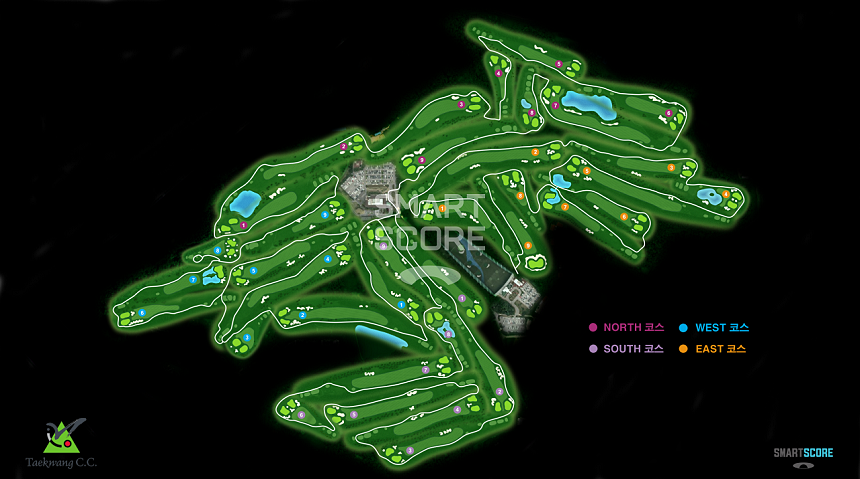Select the blue West hole 7 marker
Viewport: 860px width, 479px height.
(x=193, y=280)
